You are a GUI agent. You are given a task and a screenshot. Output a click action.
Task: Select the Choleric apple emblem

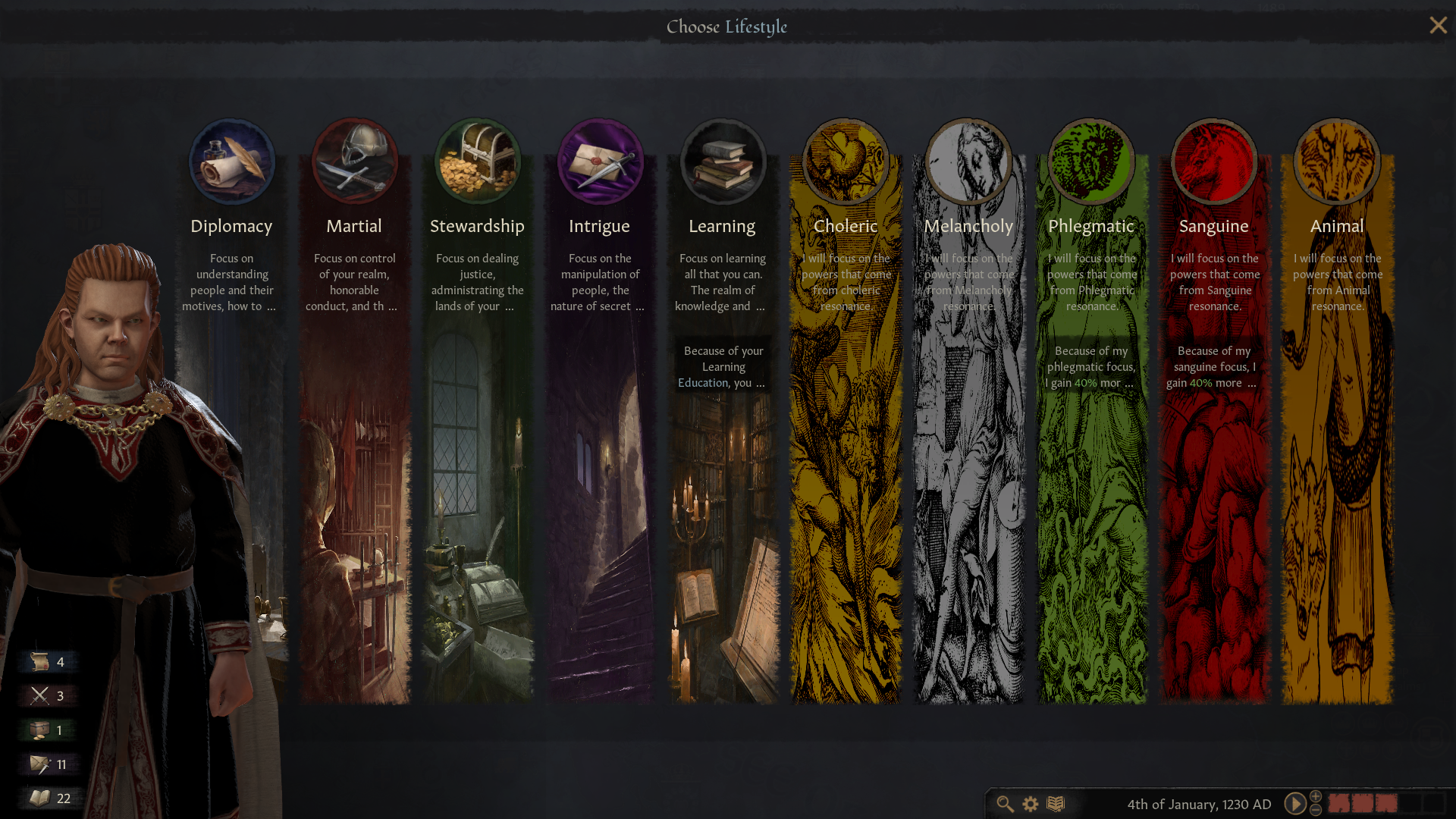[846, 161]
